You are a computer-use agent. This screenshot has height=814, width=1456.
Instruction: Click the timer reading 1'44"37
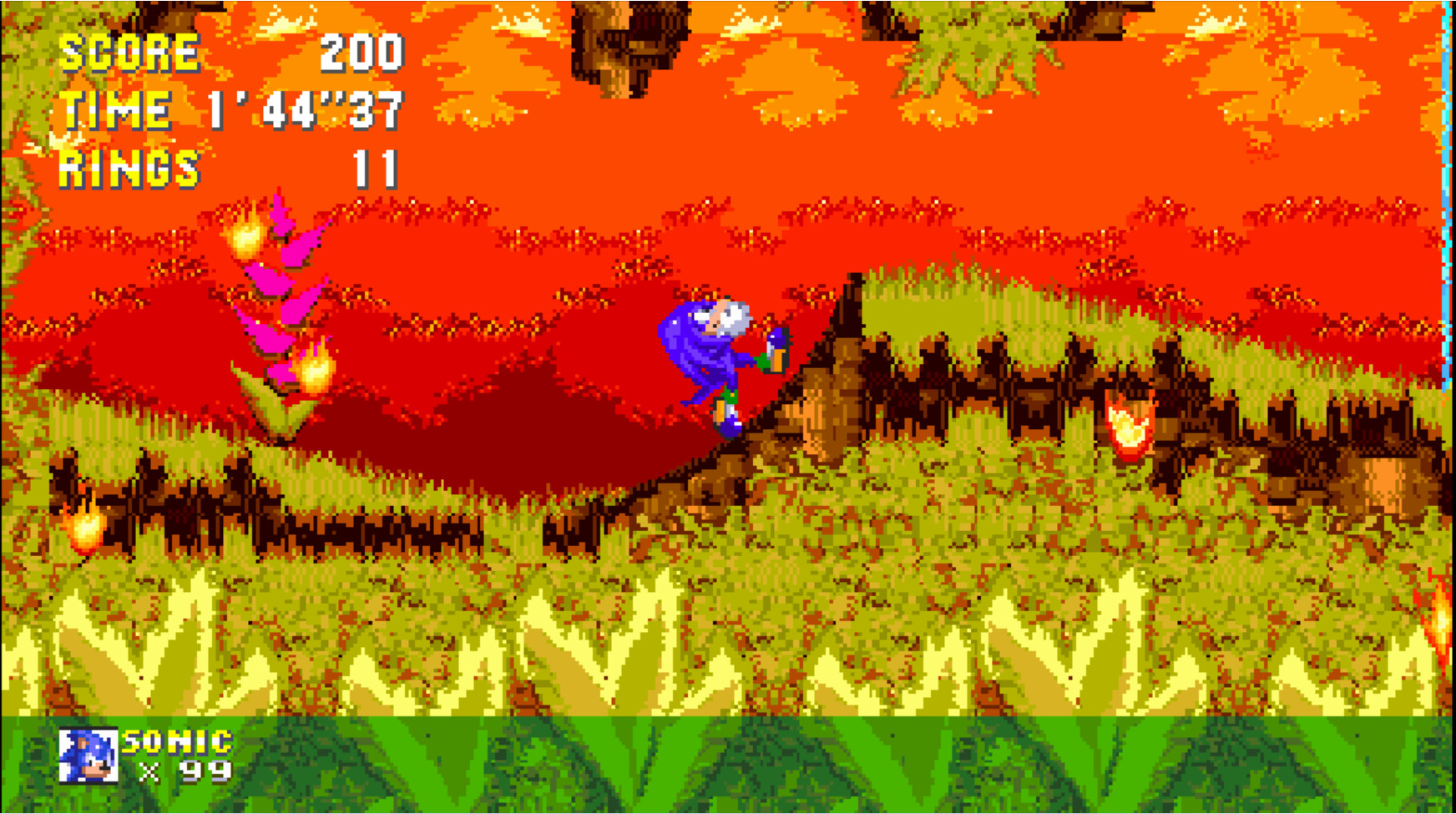(305, 110)
